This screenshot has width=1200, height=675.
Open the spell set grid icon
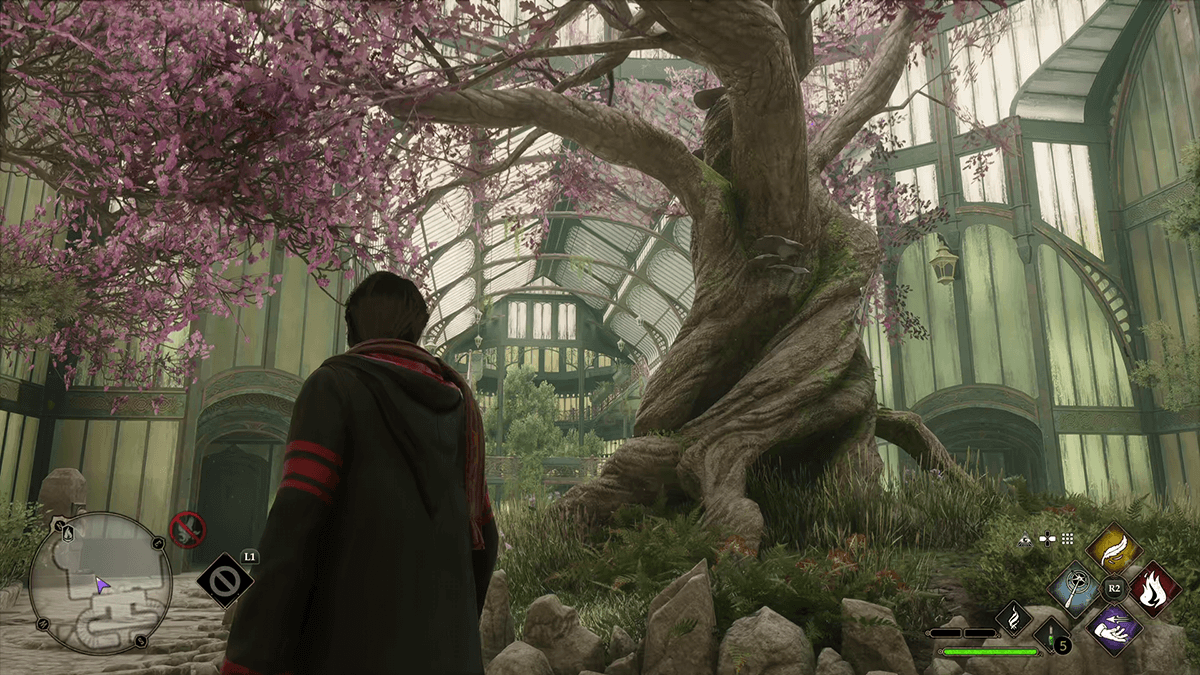click(x=1068, y=539)
